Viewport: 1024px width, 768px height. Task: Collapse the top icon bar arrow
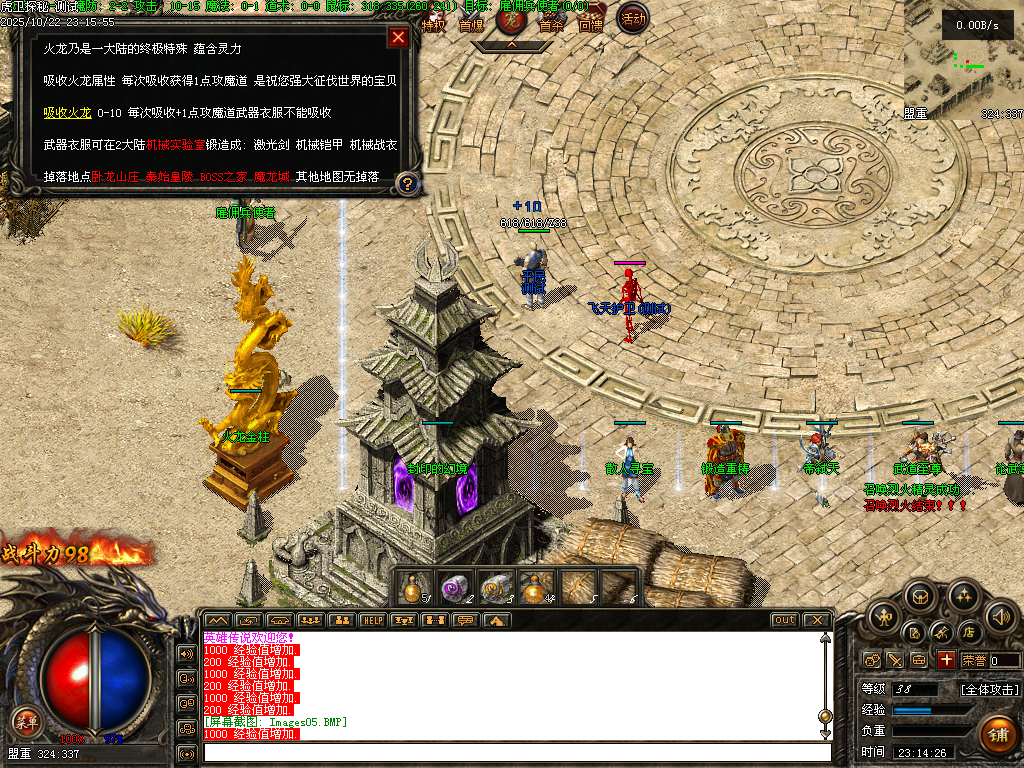pos(511,45)
